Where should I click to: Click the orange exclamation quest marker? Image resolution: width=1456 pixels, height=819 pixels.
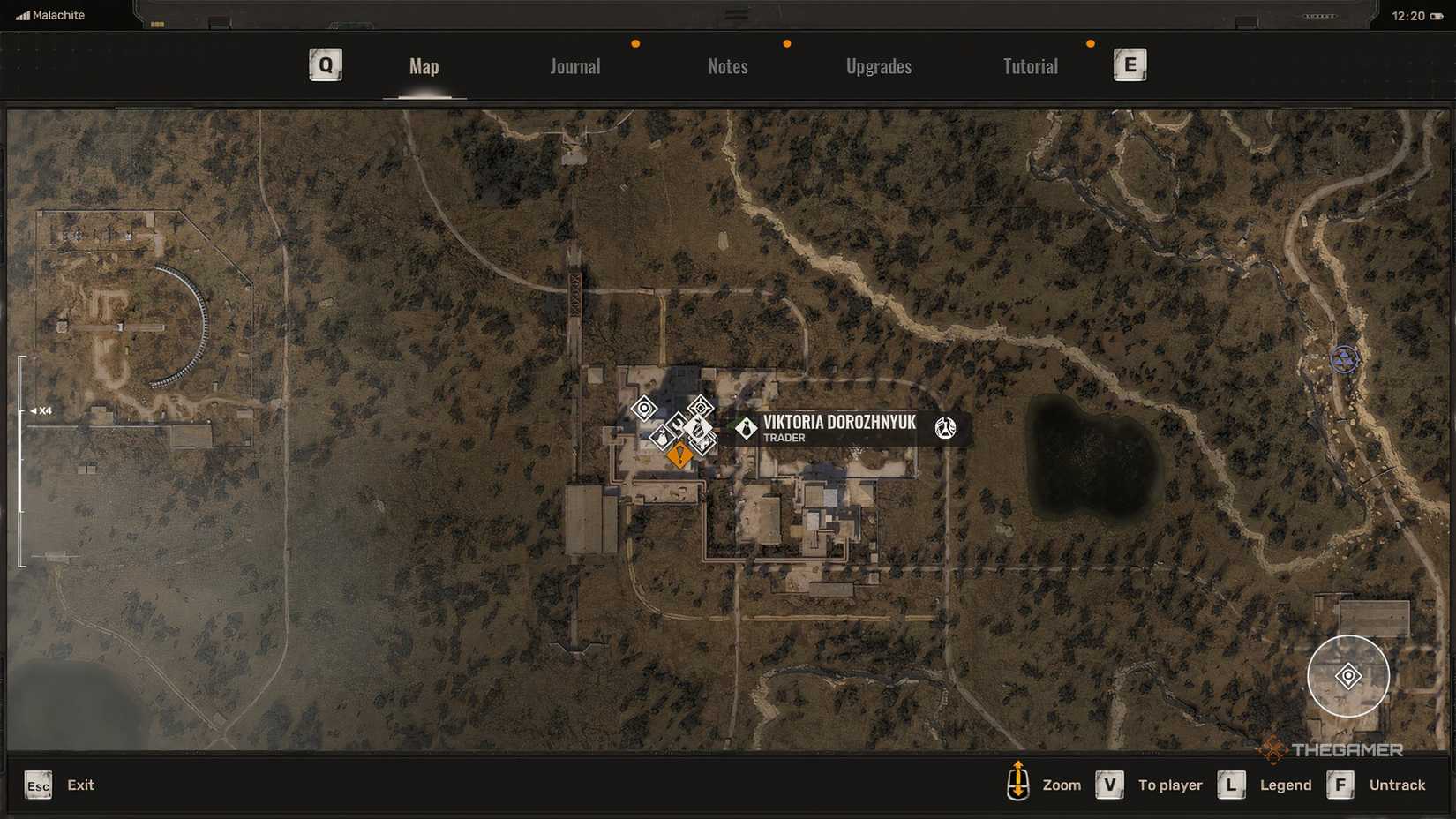click(679, 455)
